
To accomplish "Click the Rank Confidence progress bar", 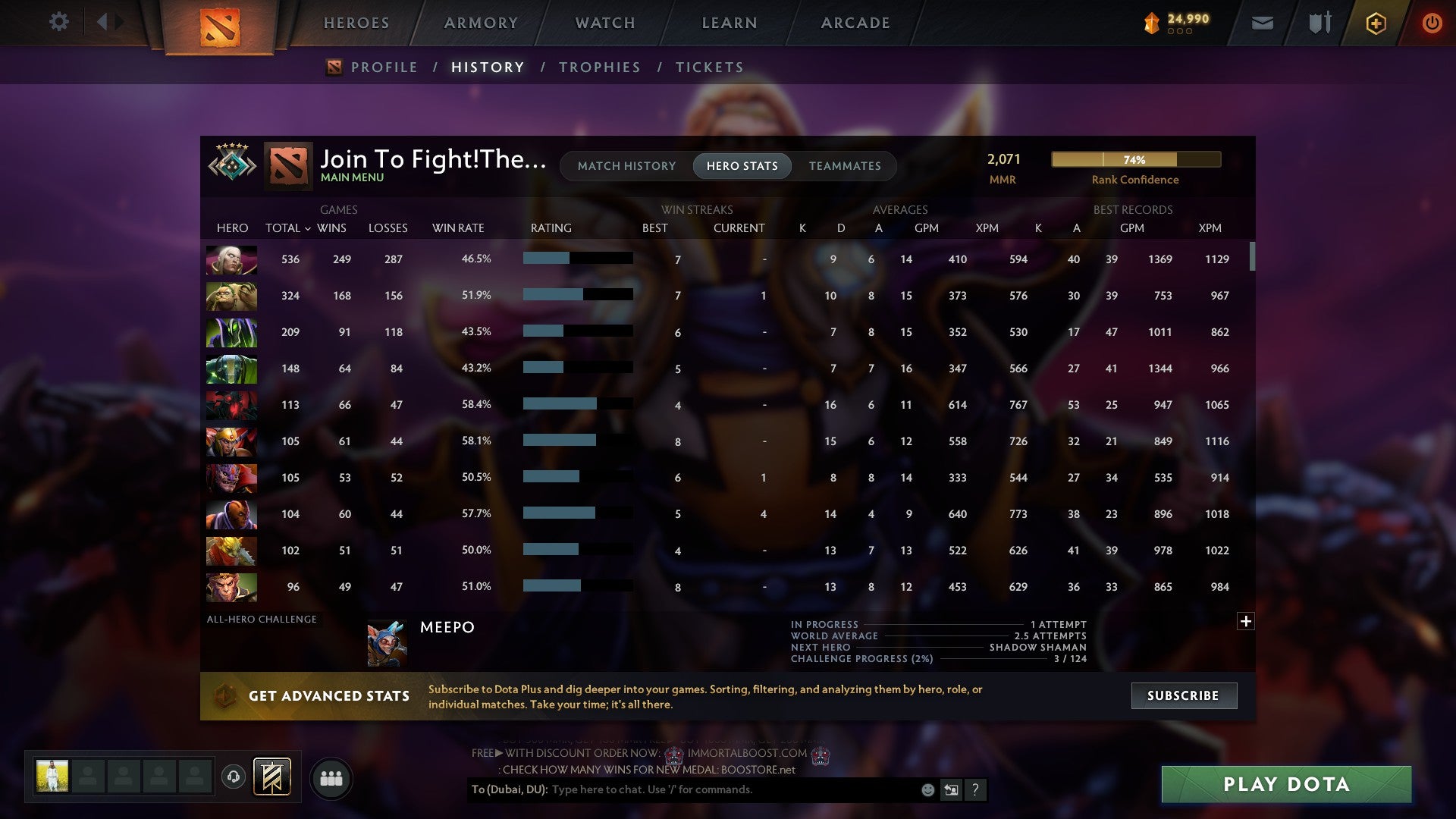I will [1134, 160].
